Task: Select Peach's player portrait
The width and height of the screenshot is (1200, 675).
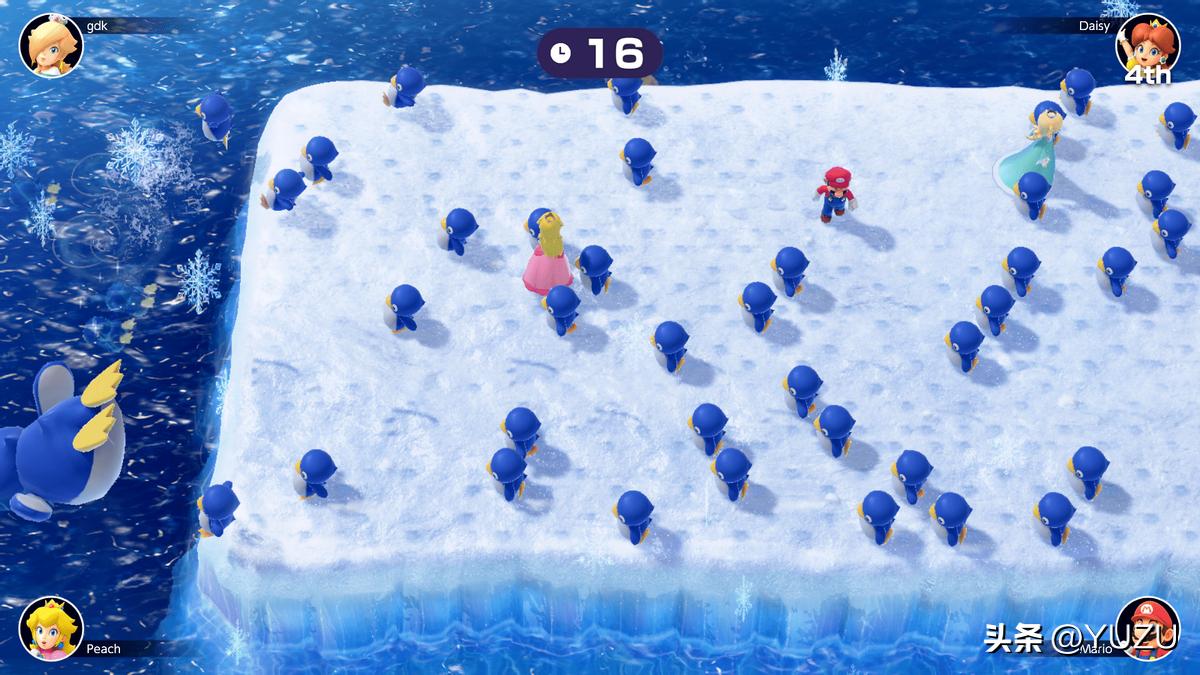Action: click(51, 628)
